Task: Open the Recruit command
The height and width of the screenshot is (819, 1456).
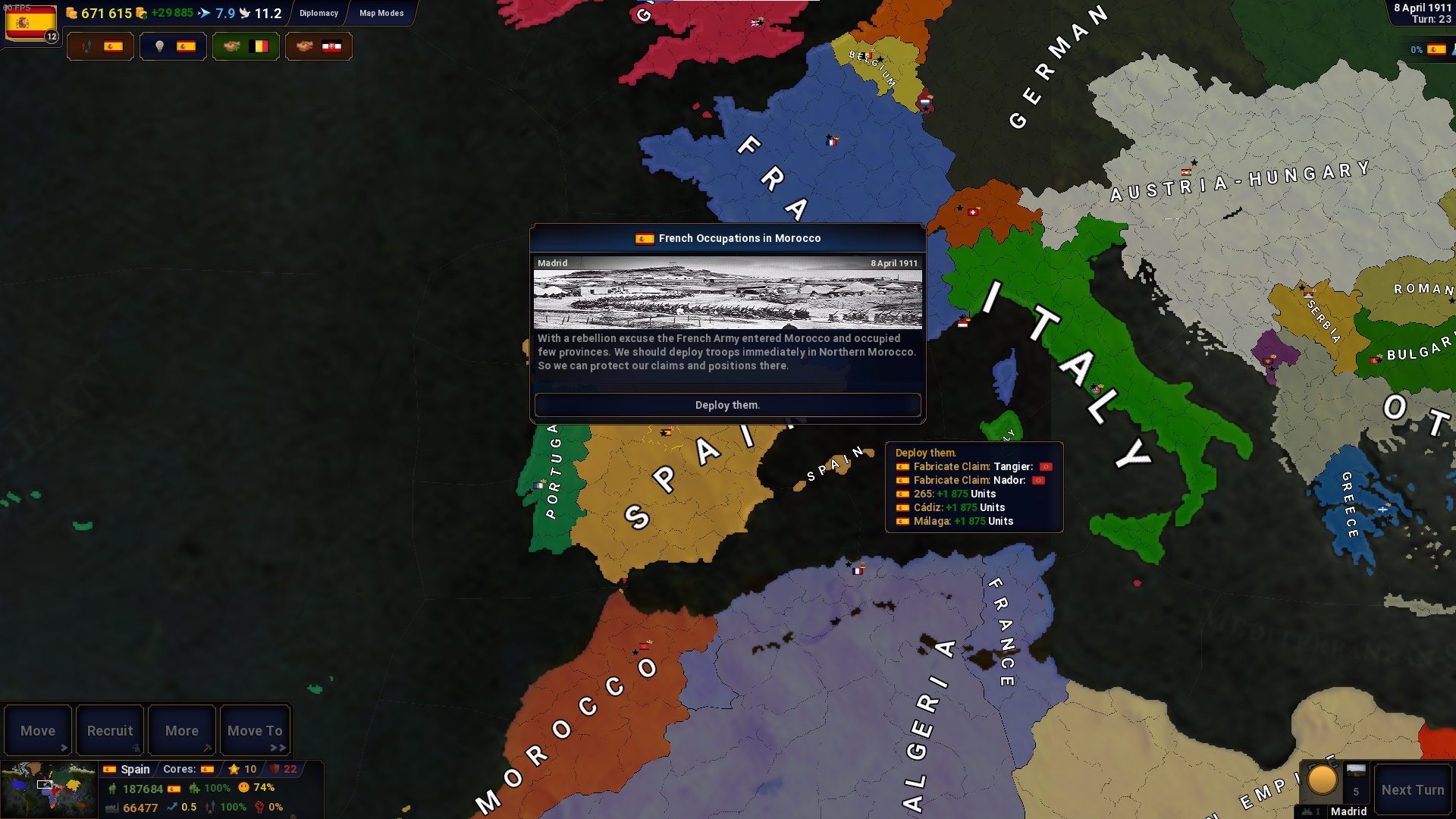Action: (110, 730)
